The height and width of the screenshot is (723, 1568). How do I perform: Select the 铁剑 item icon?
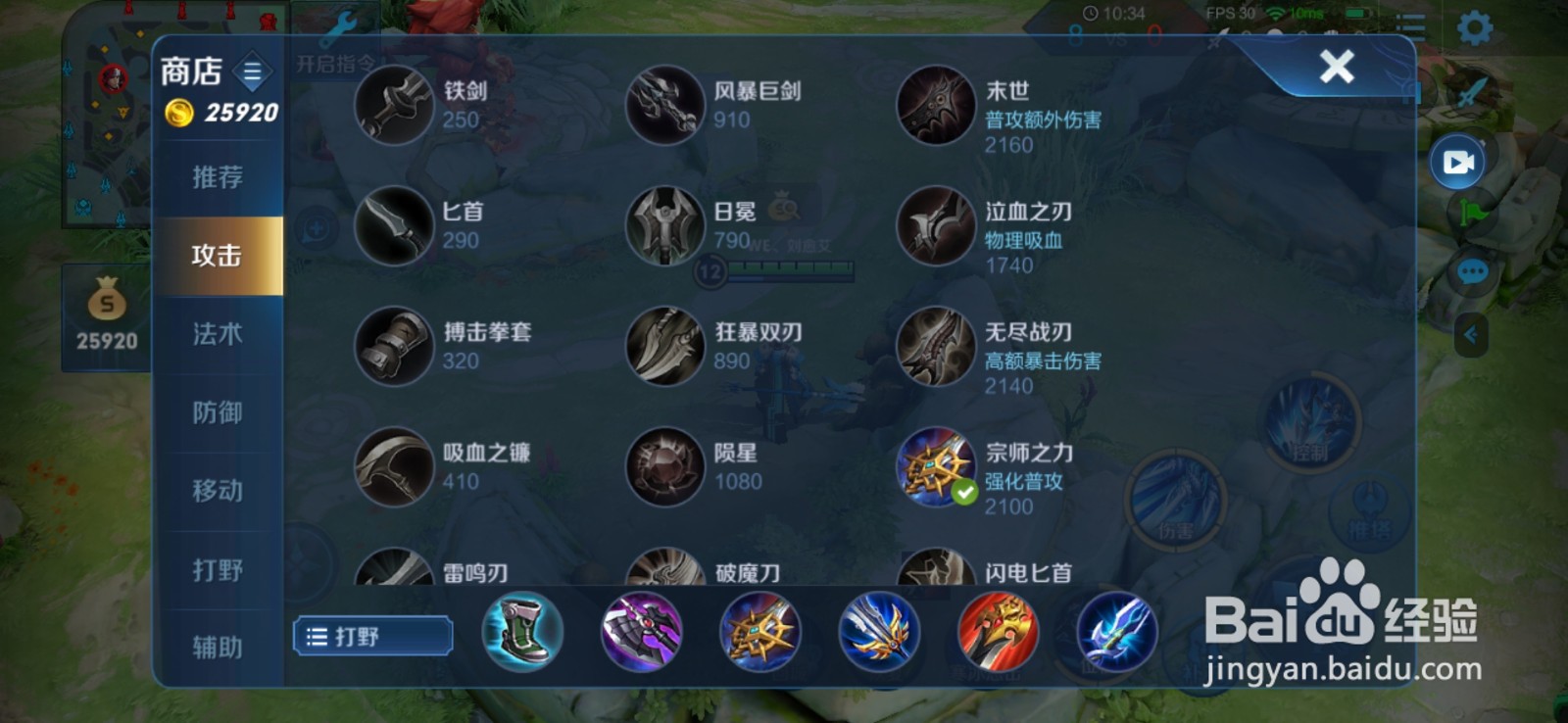394,105
